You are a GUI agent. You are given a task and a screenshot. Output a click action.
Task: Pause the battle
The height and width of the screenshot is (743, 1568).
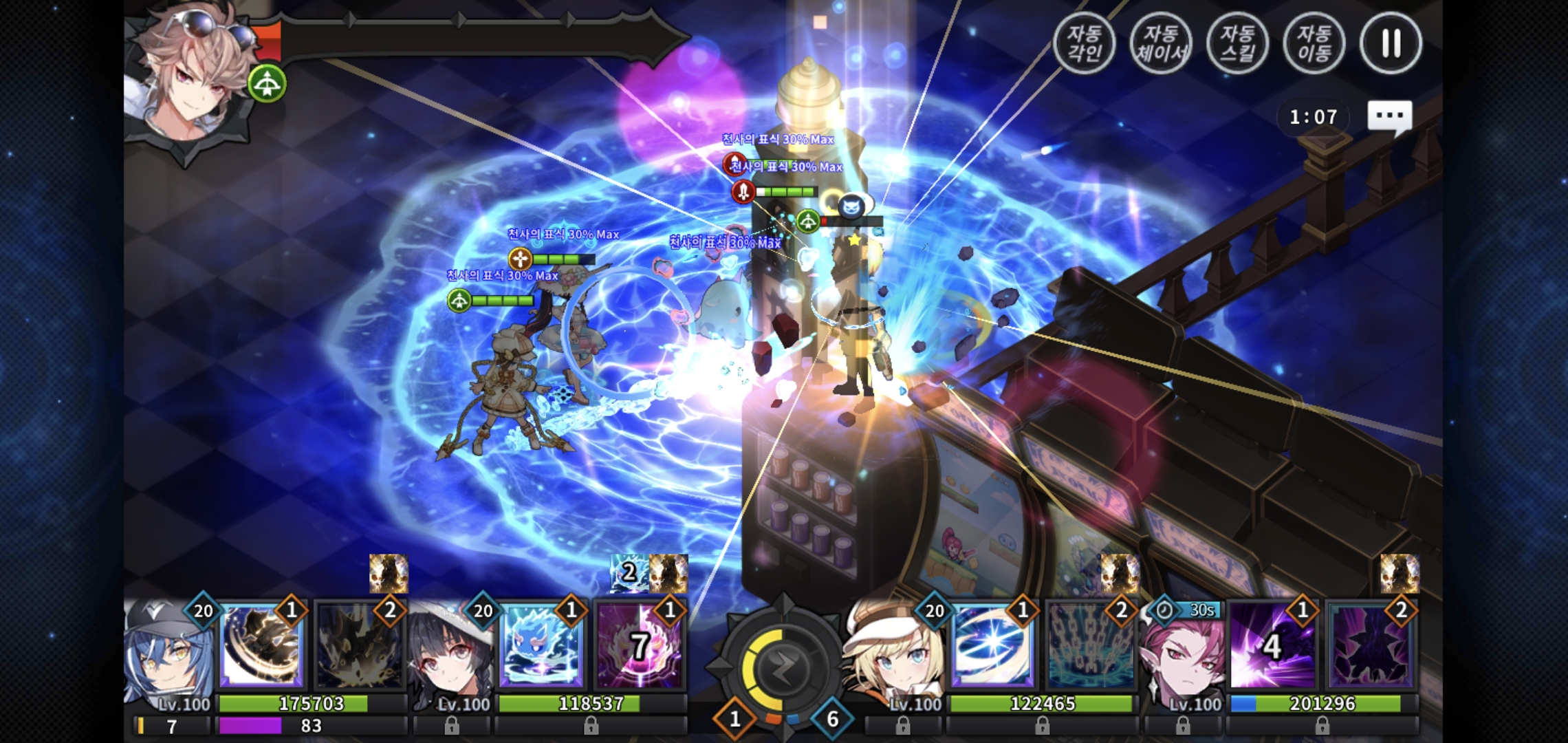click(x=1391, y=43)
